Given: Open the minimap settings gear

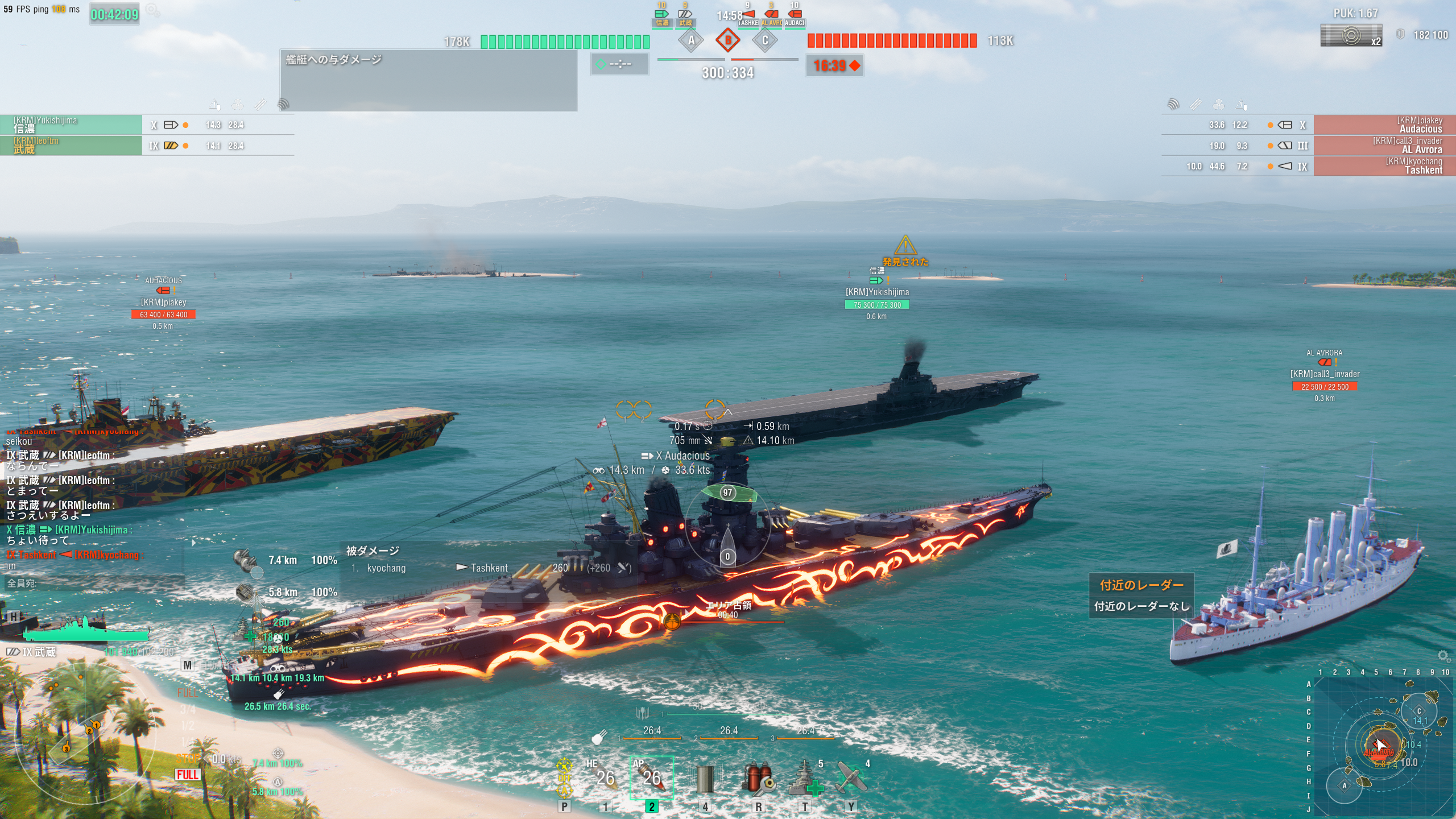Looking at the screenshot, I should point(1443,656).
